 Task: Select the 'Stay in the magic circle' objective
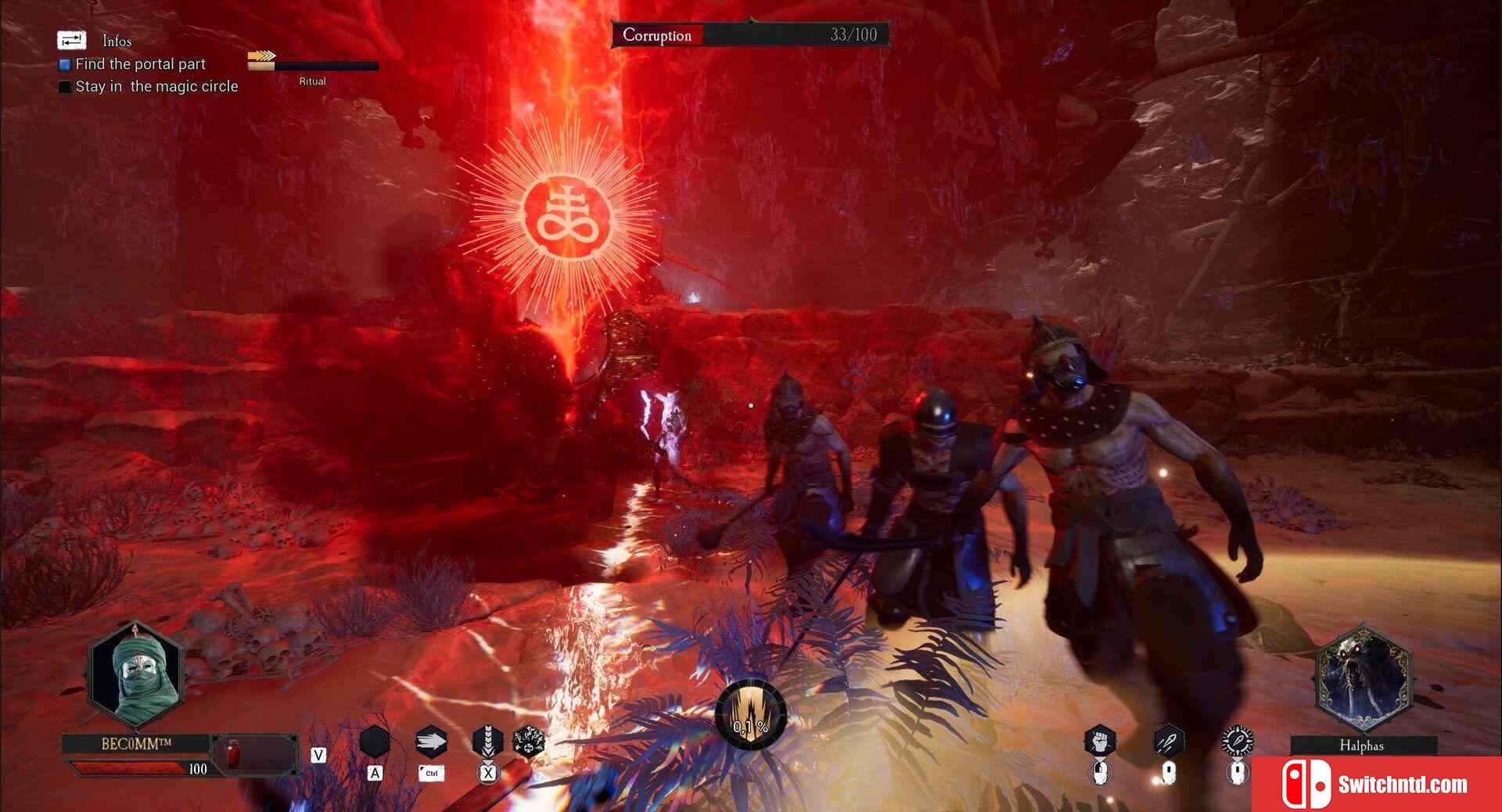click(156, 86)
